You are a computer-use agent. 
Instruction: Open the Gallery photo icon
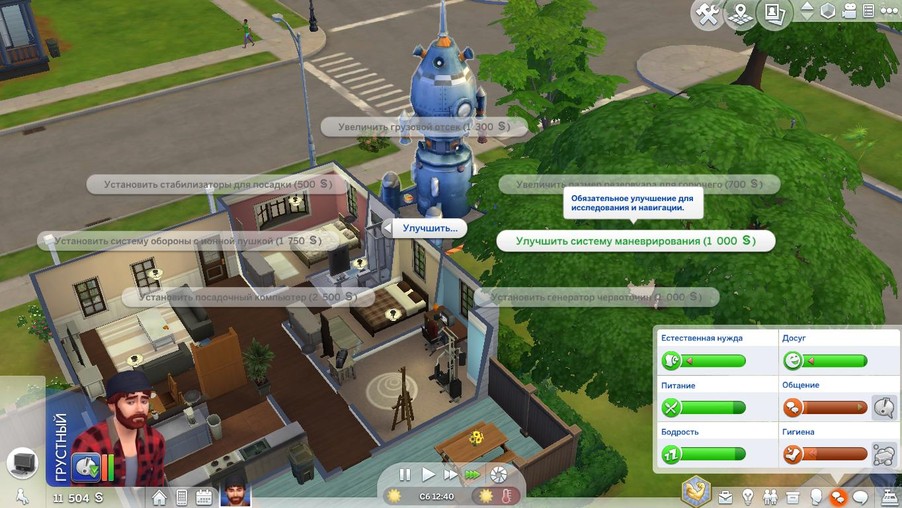(773, 14)
